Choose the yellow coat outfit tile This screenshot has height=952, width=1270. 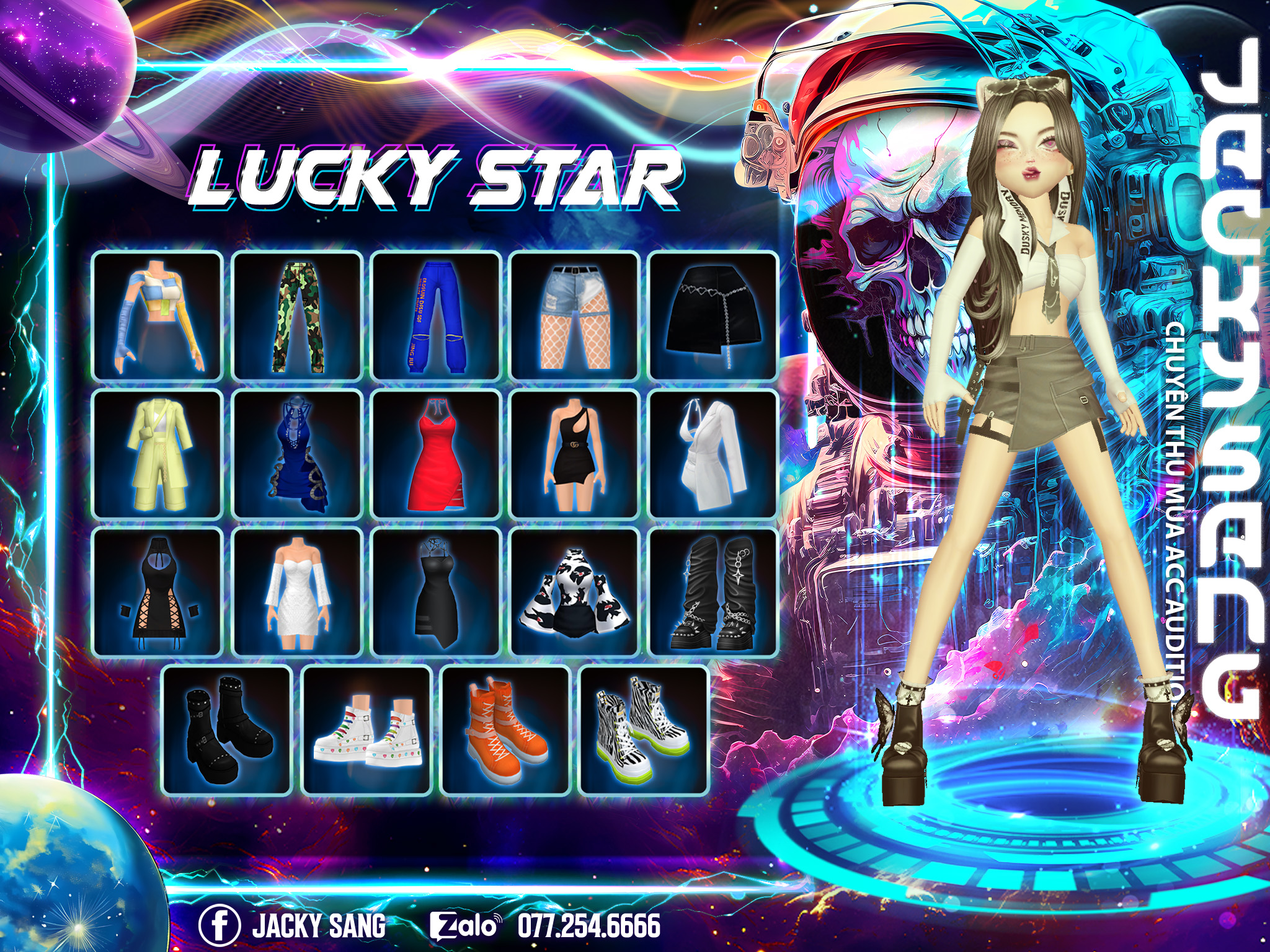pyautogui.click(x=158, y=454)
